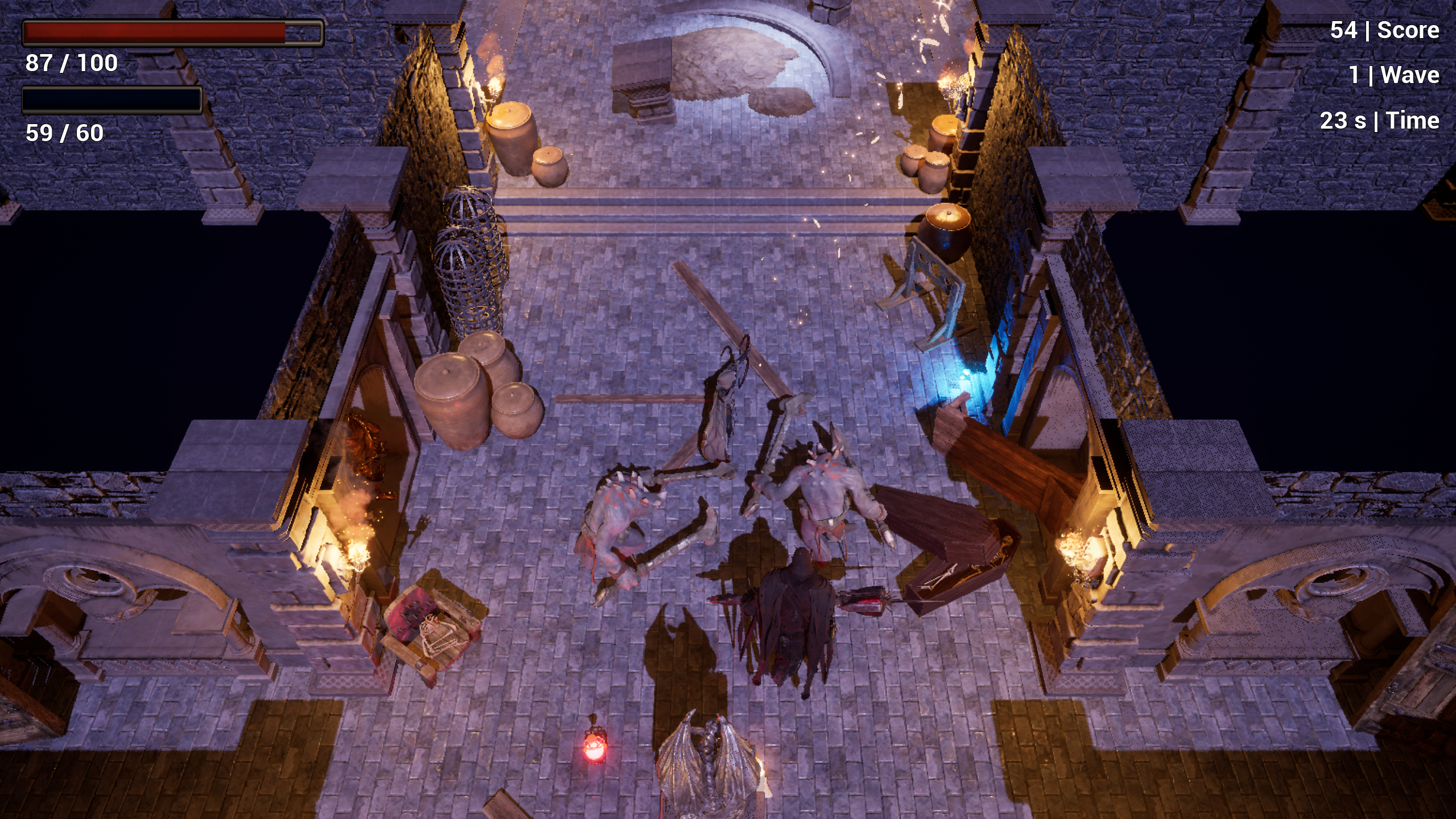Click the 87 / 100 health text
Viewport: 1456px width, 819px height.
(71, 63)
